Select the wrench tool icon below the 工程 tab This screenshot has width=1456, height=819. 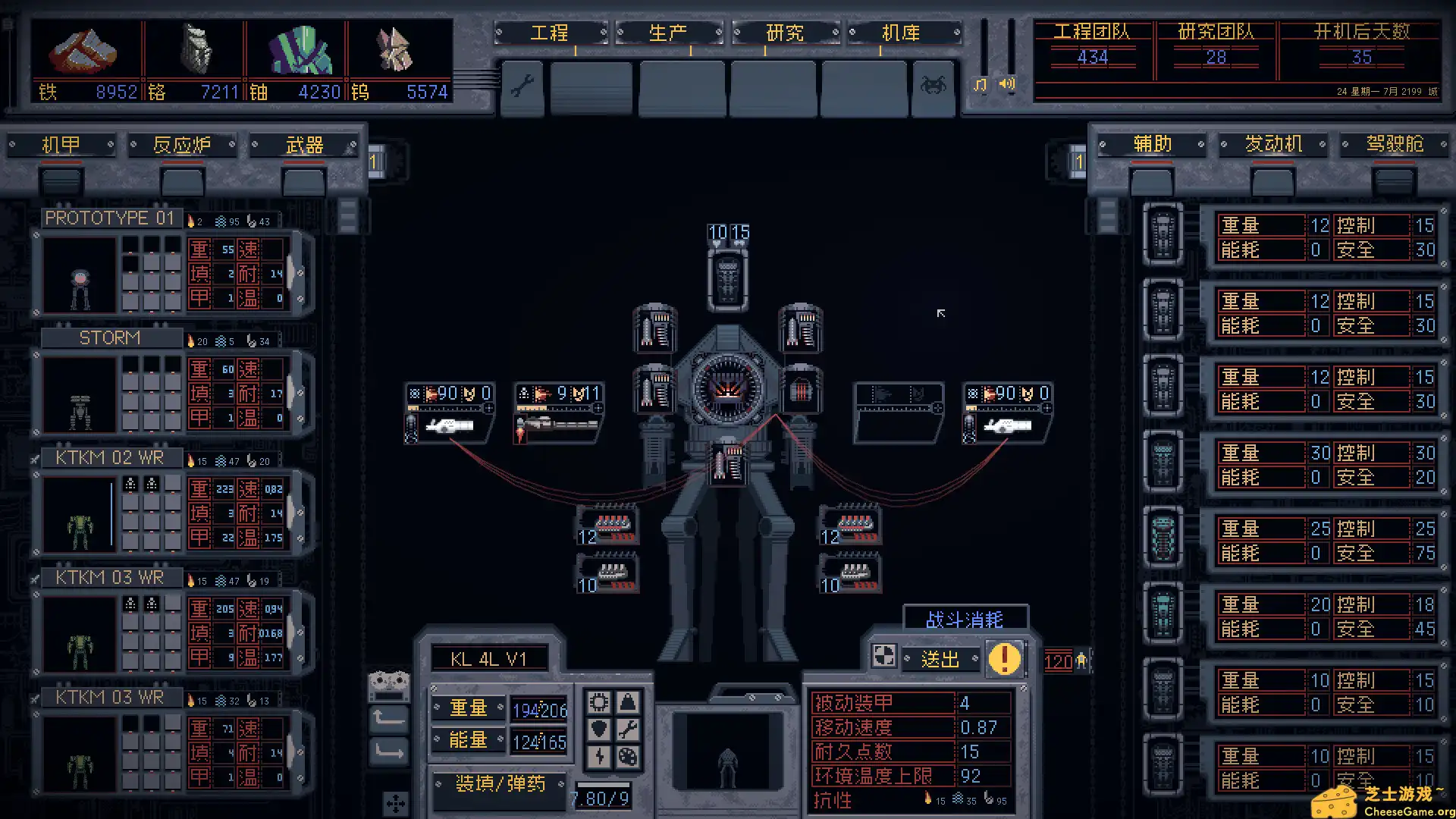coord(522,86)
